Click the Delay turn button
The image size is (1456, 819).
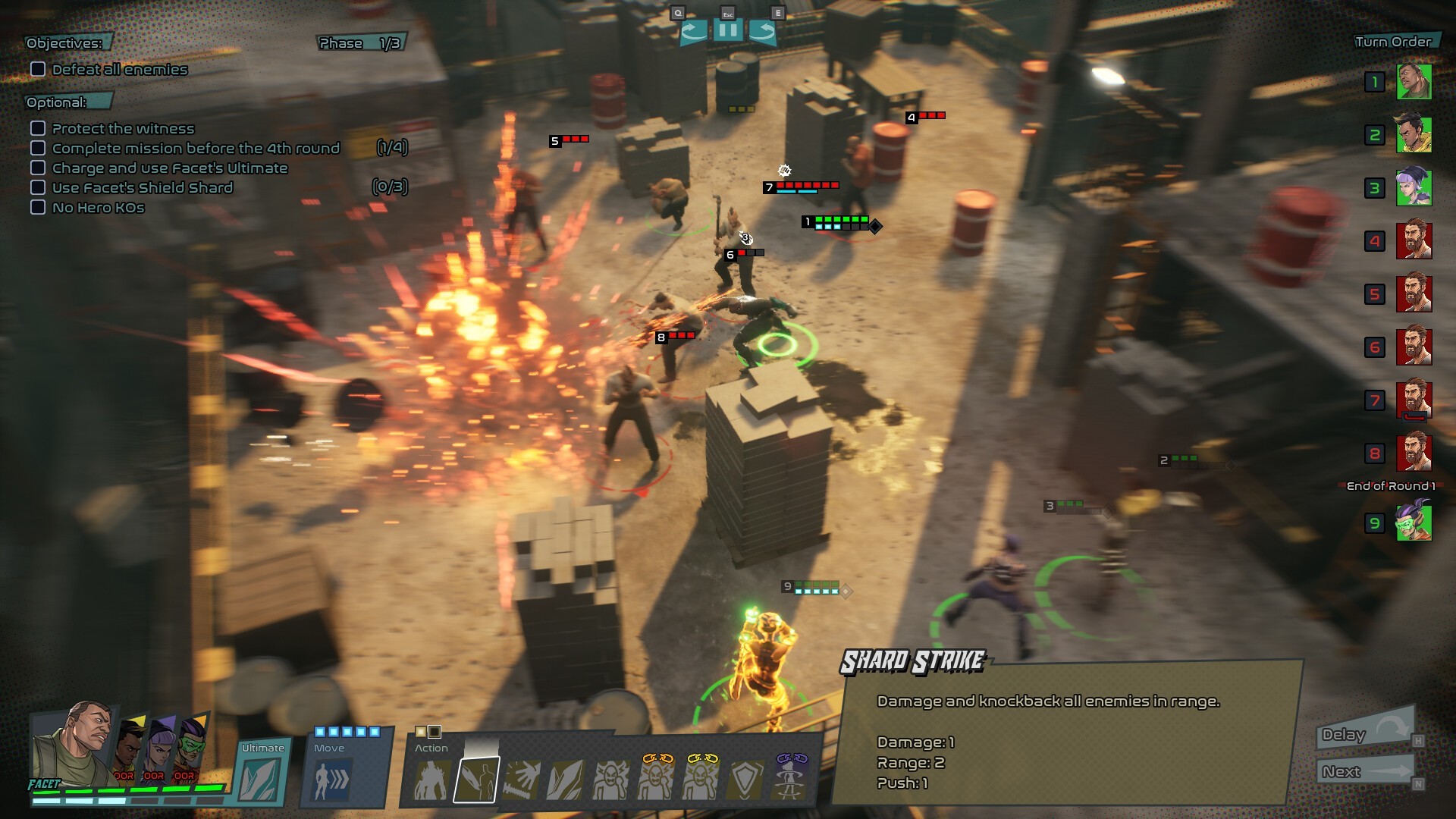1364,733
